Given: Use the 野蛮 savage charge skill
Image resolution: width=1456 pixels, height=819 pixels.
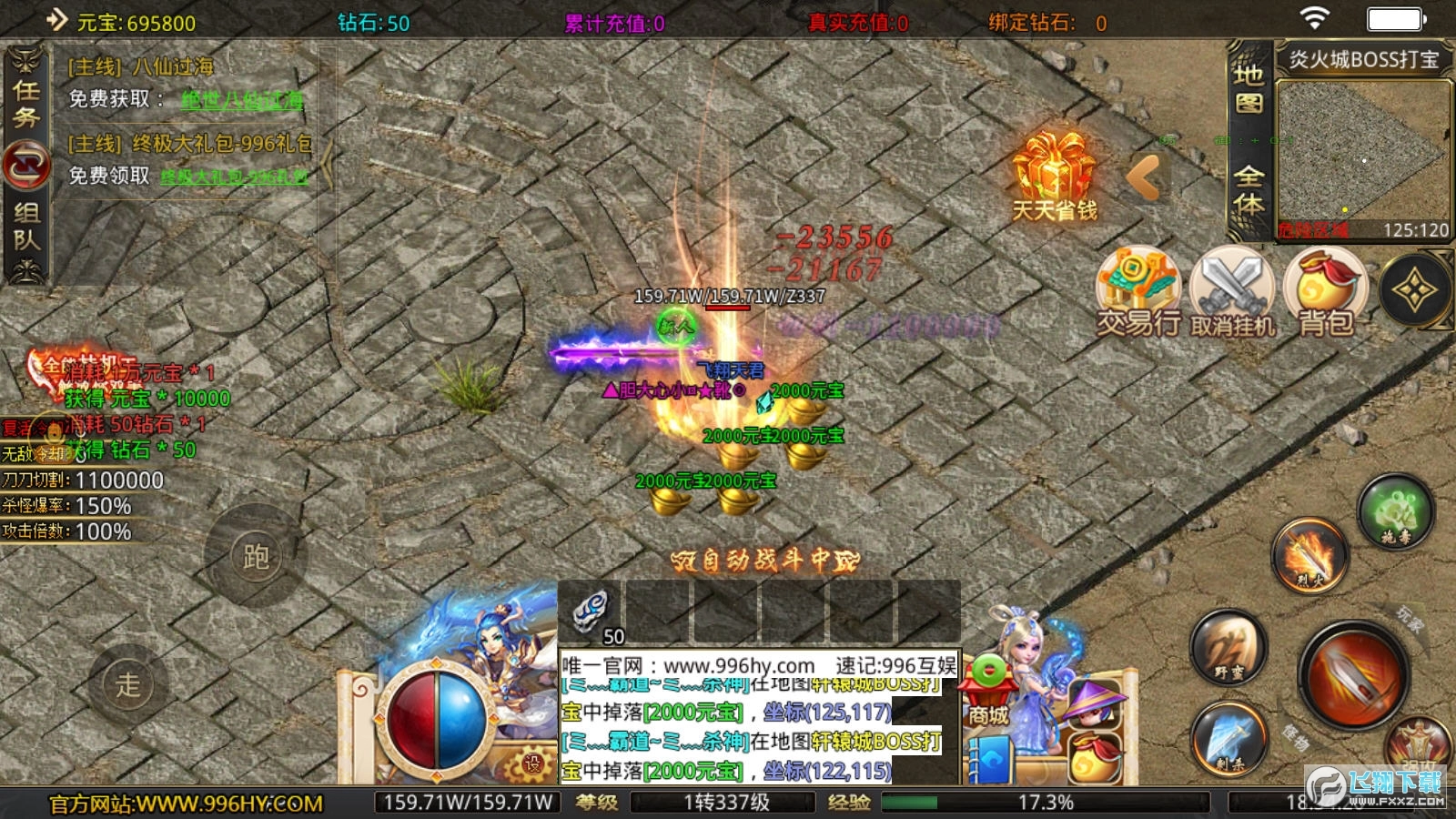Looking at the screenshot, I should (x=1228, y=650).
